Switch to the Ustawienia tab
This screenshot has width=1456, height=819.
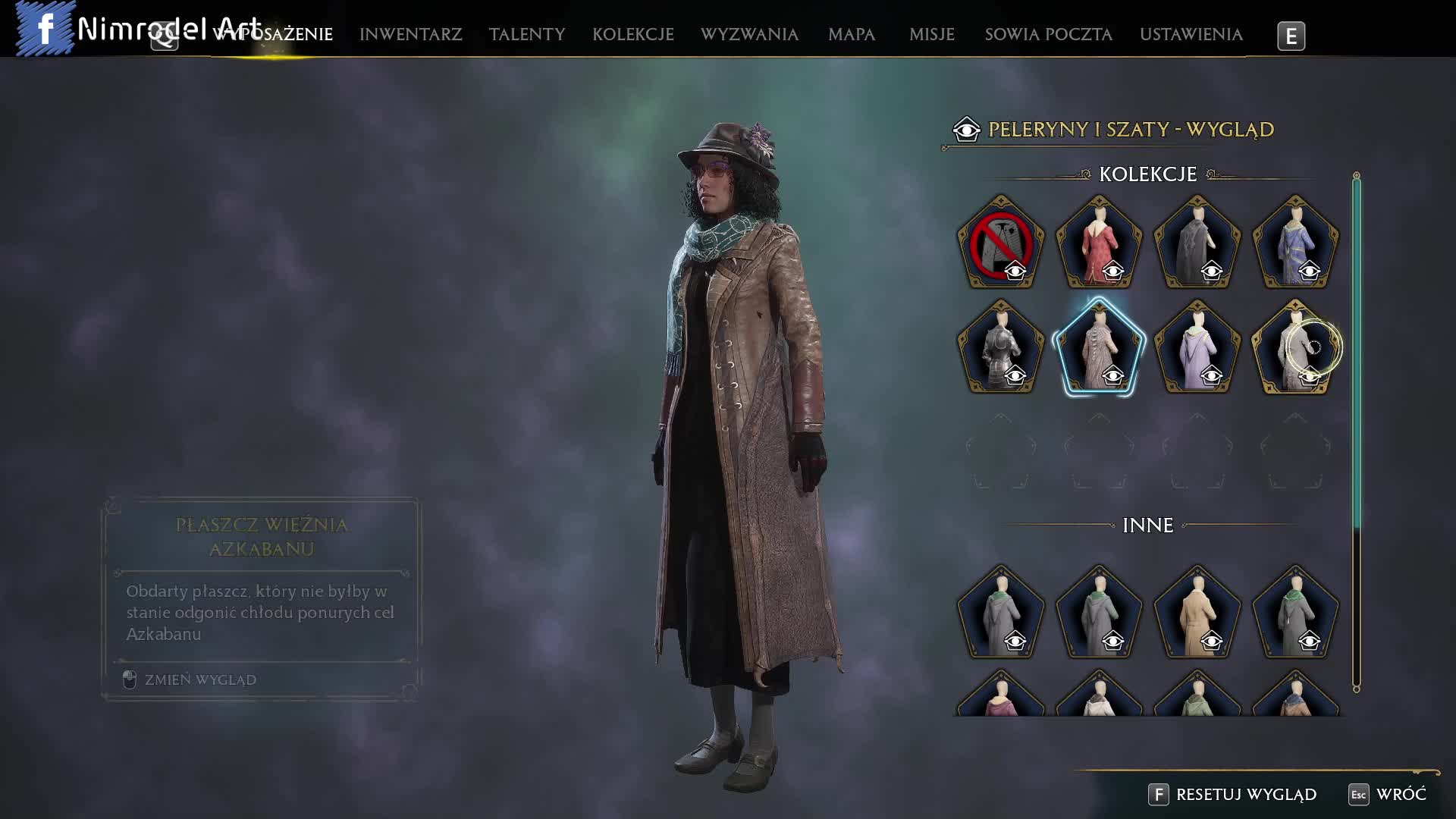pyautogui.click(x=1191, y=35)
